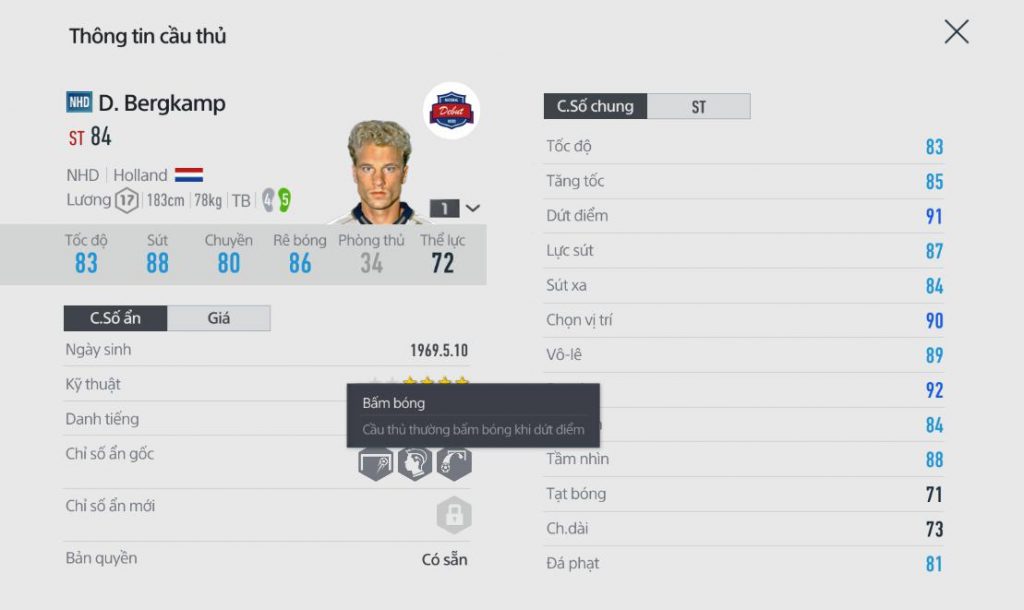Expand the upgrade level 1 dropdown
The width and height of the screenshot is (1024, 610).
point(456,208)
